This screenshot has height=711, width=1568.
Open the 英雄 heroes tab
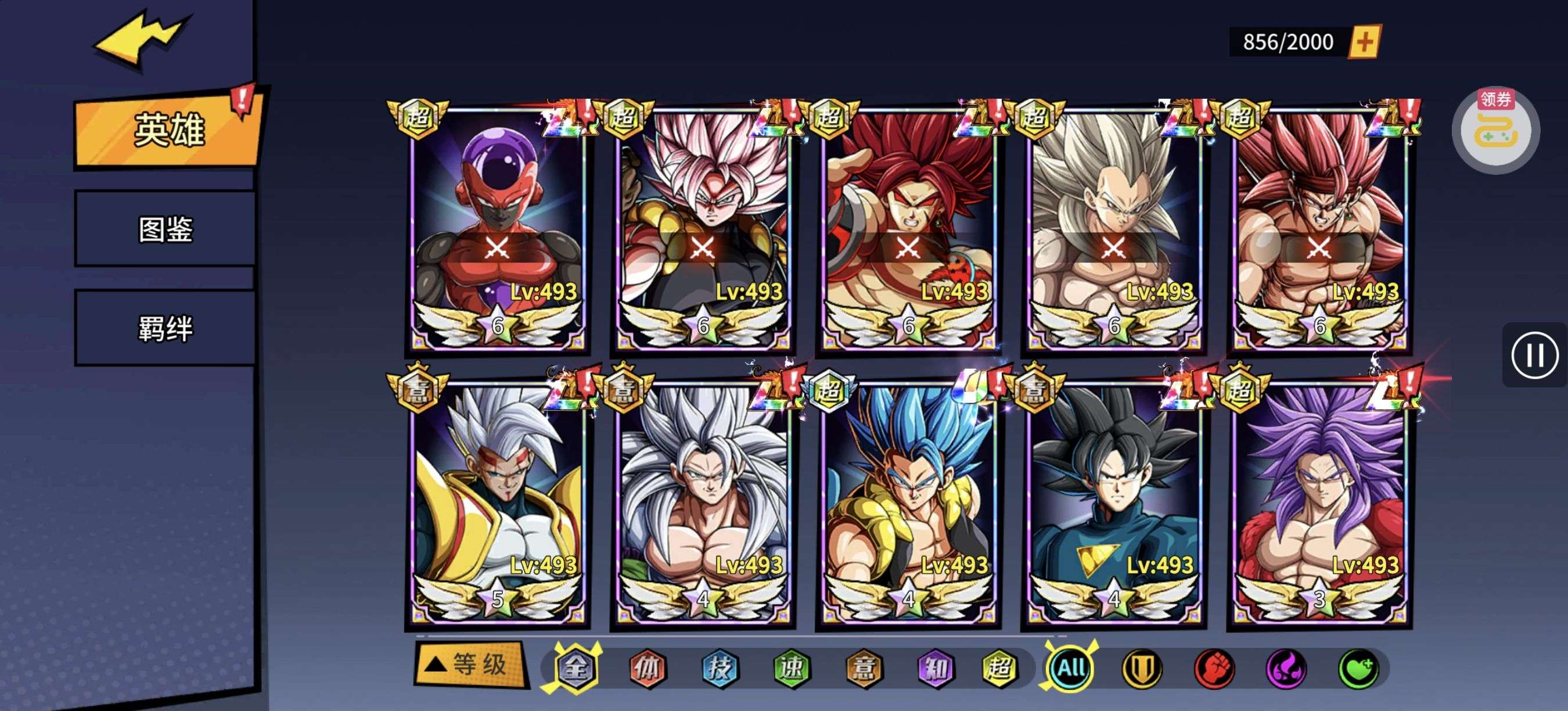(167, 130)
